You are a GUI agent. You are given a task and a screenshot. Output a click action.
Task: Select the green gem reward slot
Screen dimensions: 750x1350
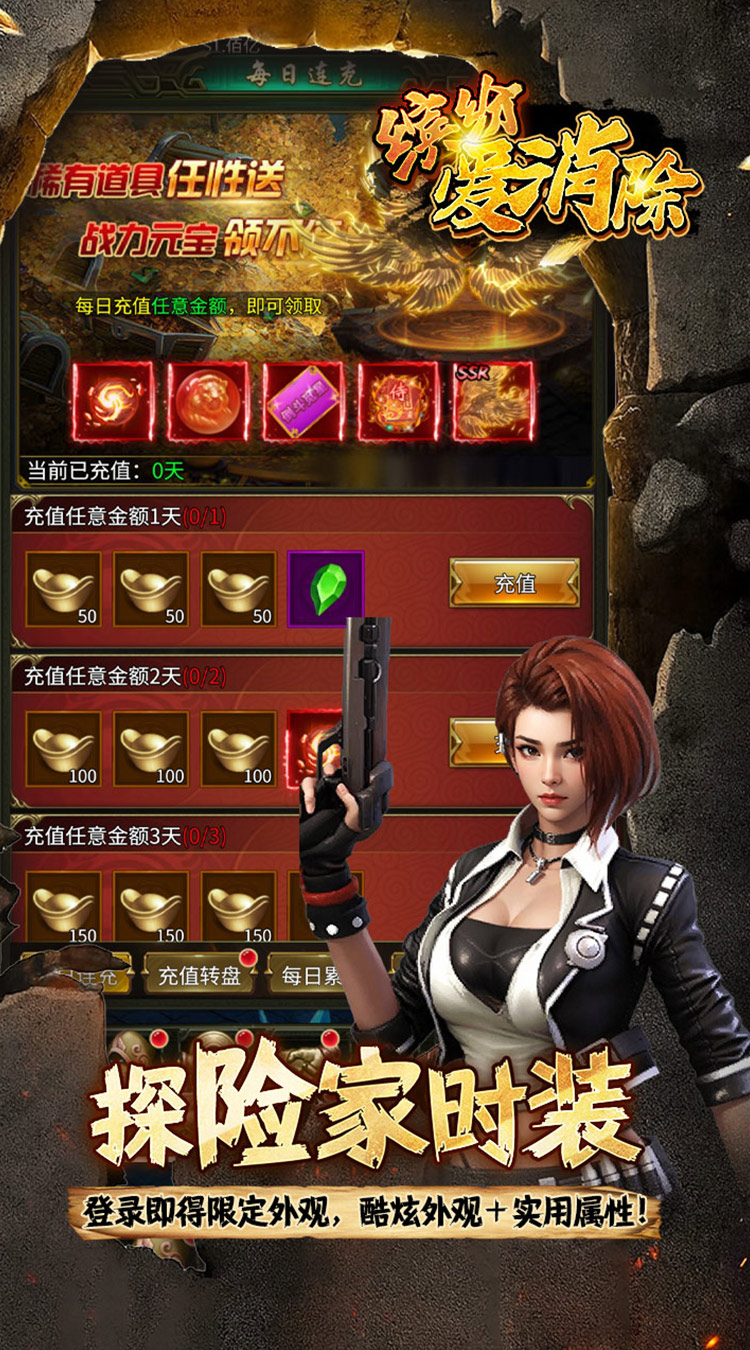[x=325, y=589]
